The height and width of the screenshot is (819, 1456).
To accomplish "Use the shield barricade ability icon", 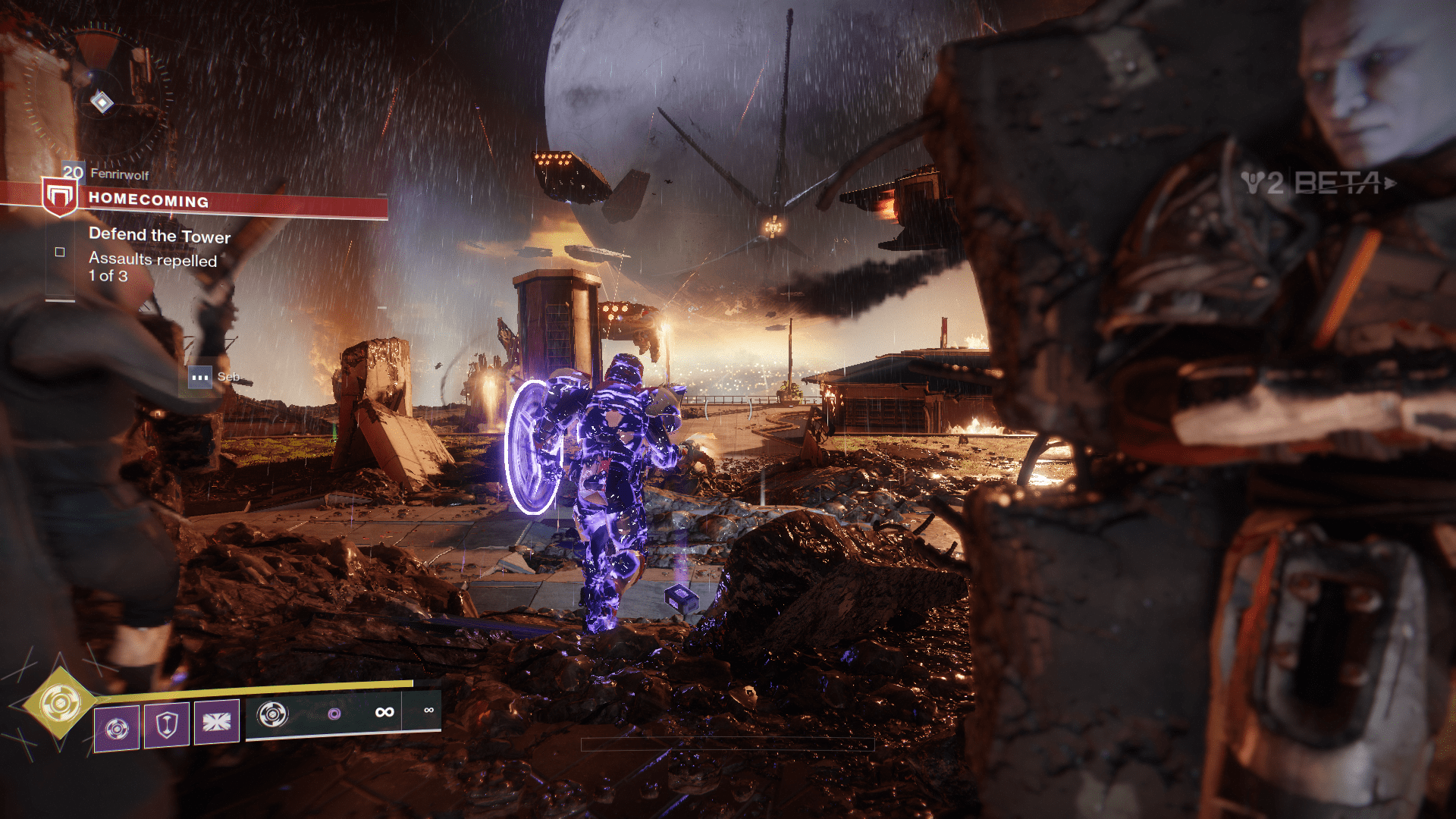I will (x=167, y=725).
